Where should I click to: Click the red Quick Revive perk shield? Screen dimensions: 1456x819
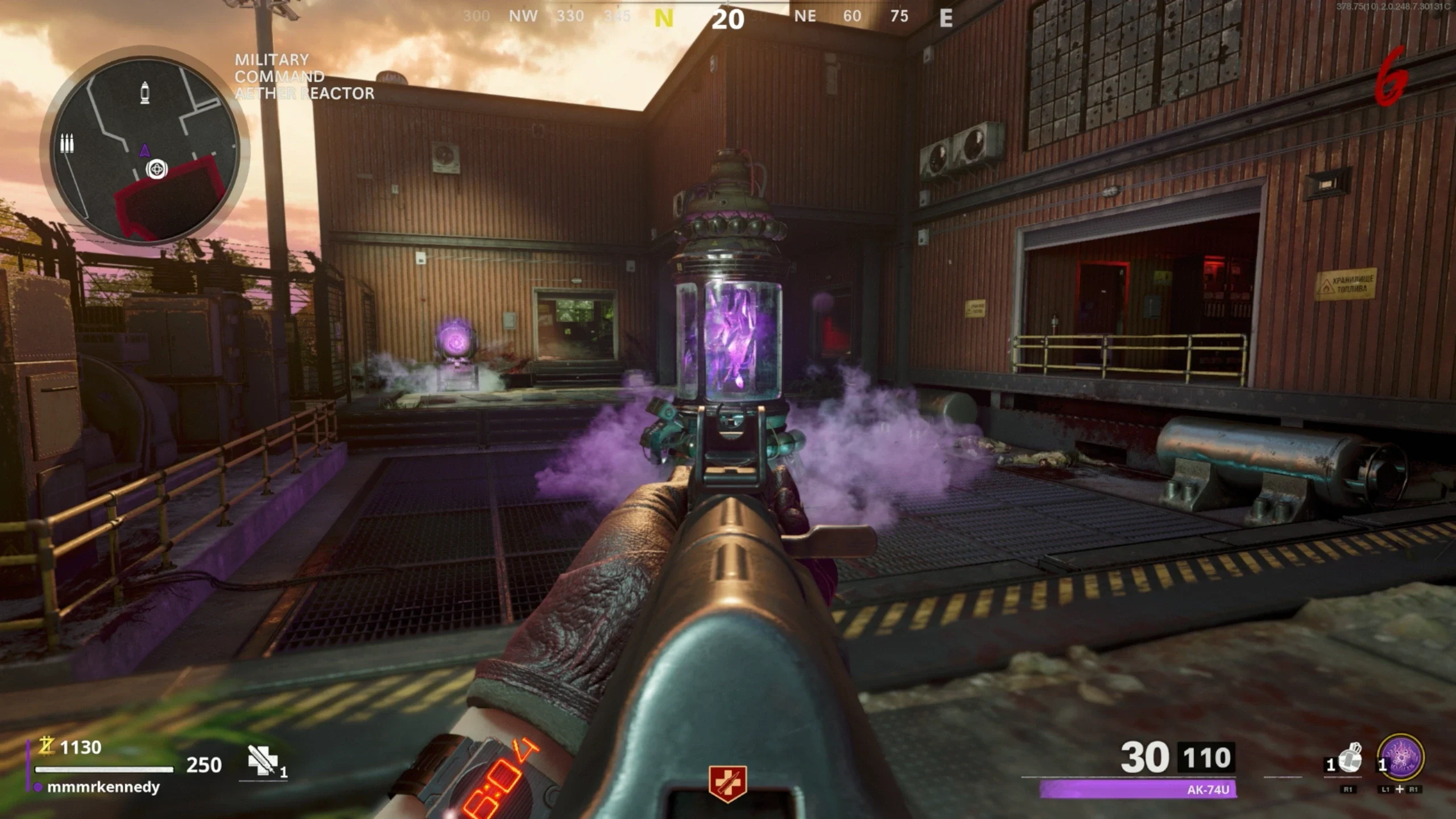727,784
